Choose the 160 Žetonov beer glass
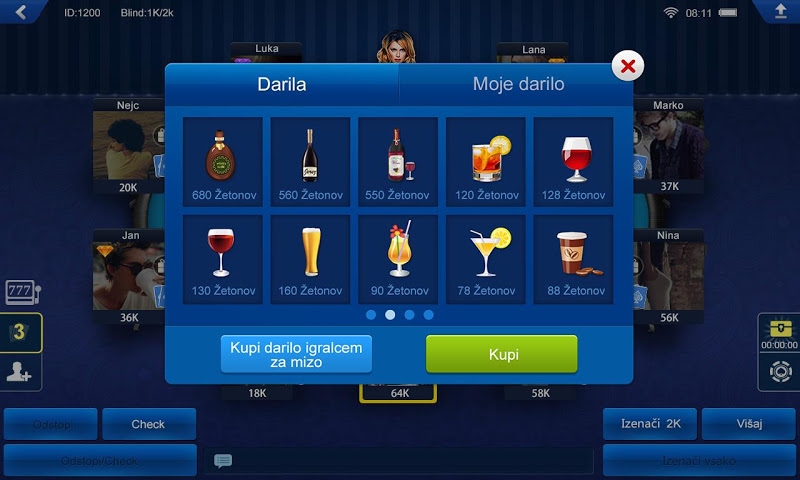The height and width of the screenshot is (480, 800). click(x=311, y=259)
